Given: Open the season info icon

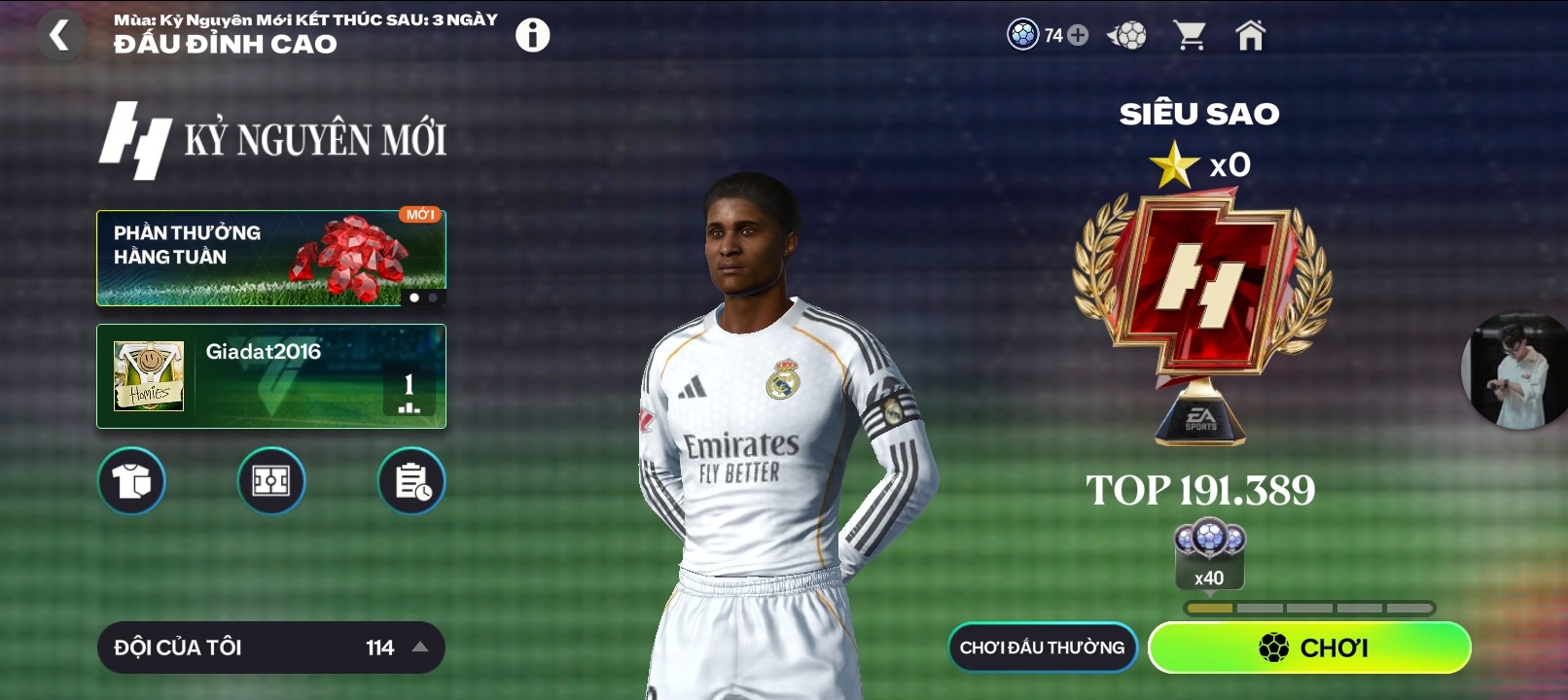Looking at the screenshot, I should [x=532, y=36].
